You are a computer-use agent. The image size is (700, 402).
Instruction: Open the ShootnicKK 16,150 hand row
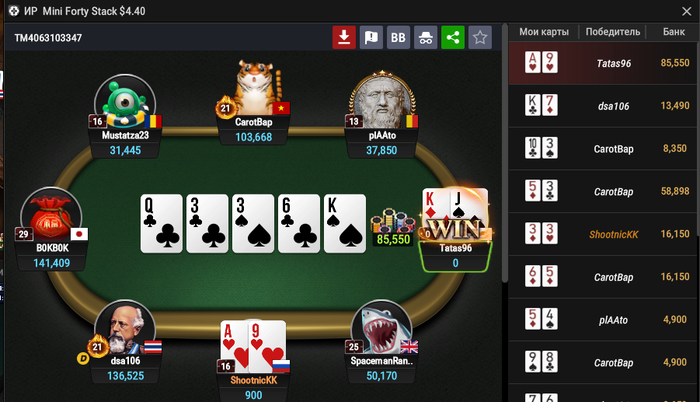pyautogui.click(x=603, y=234)
